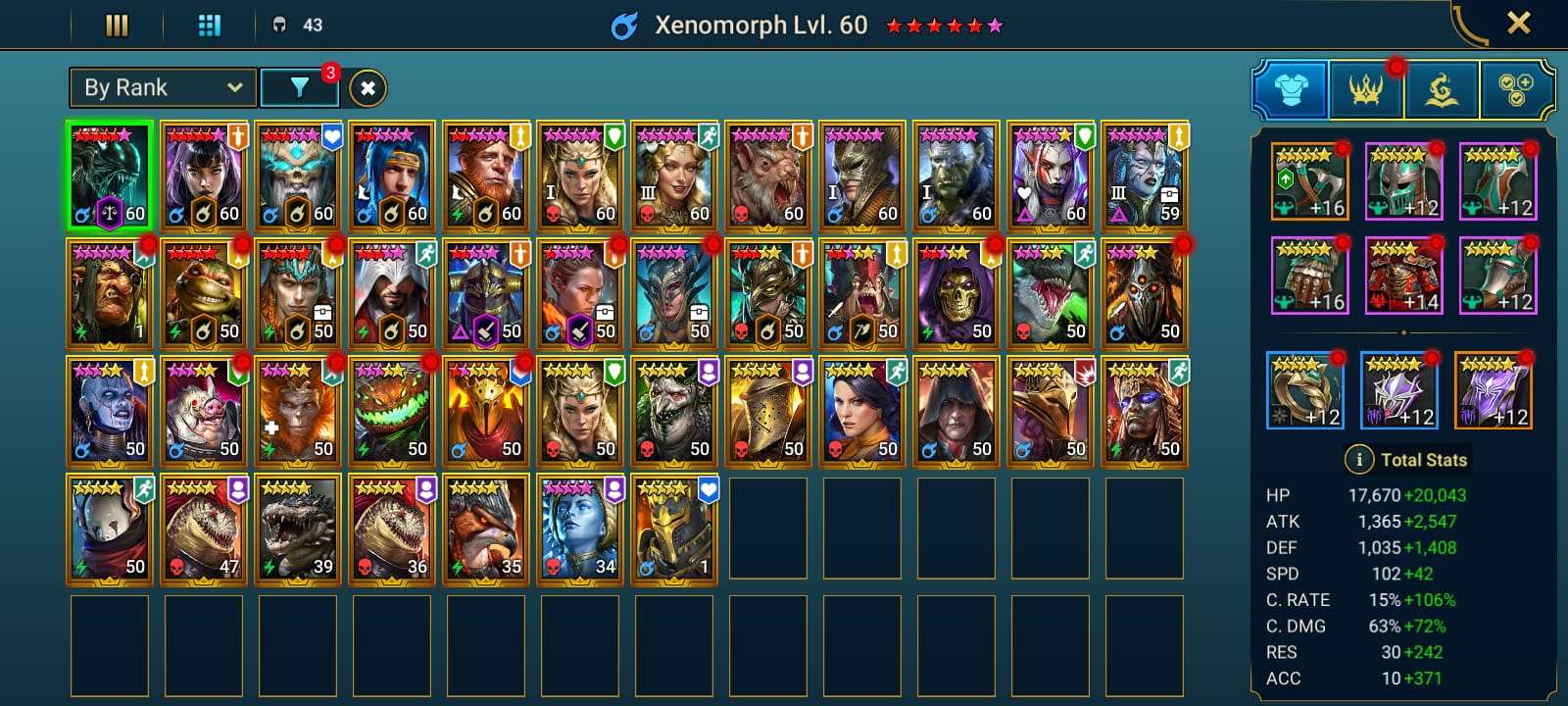This screenshot has height=706, width=1568.
Task: Select the equipped gauntlets with +16
Action: click(x=1307, y=277)
